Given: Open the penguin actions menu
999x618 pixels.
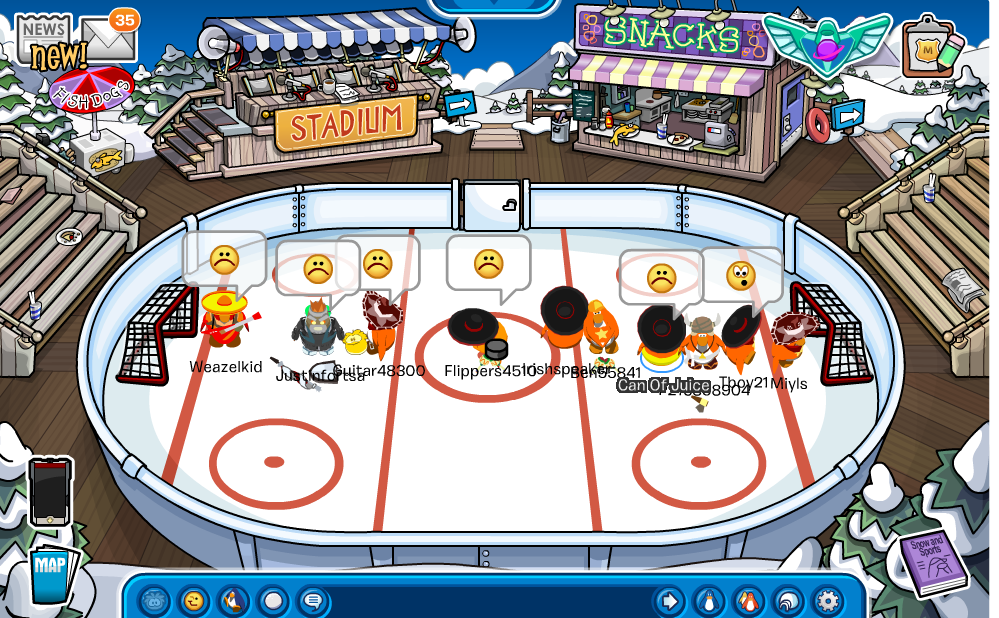Looking at the screenshot, I should click(x=234, y=601).
